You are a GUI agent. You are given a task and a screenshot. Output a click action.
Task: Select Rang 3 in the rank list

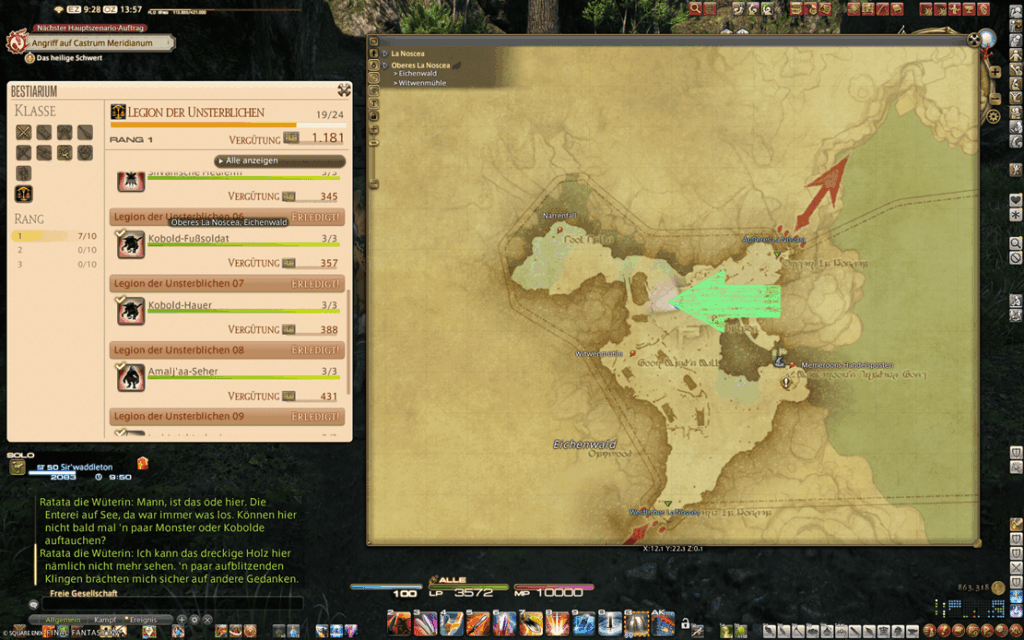point(56,264)
